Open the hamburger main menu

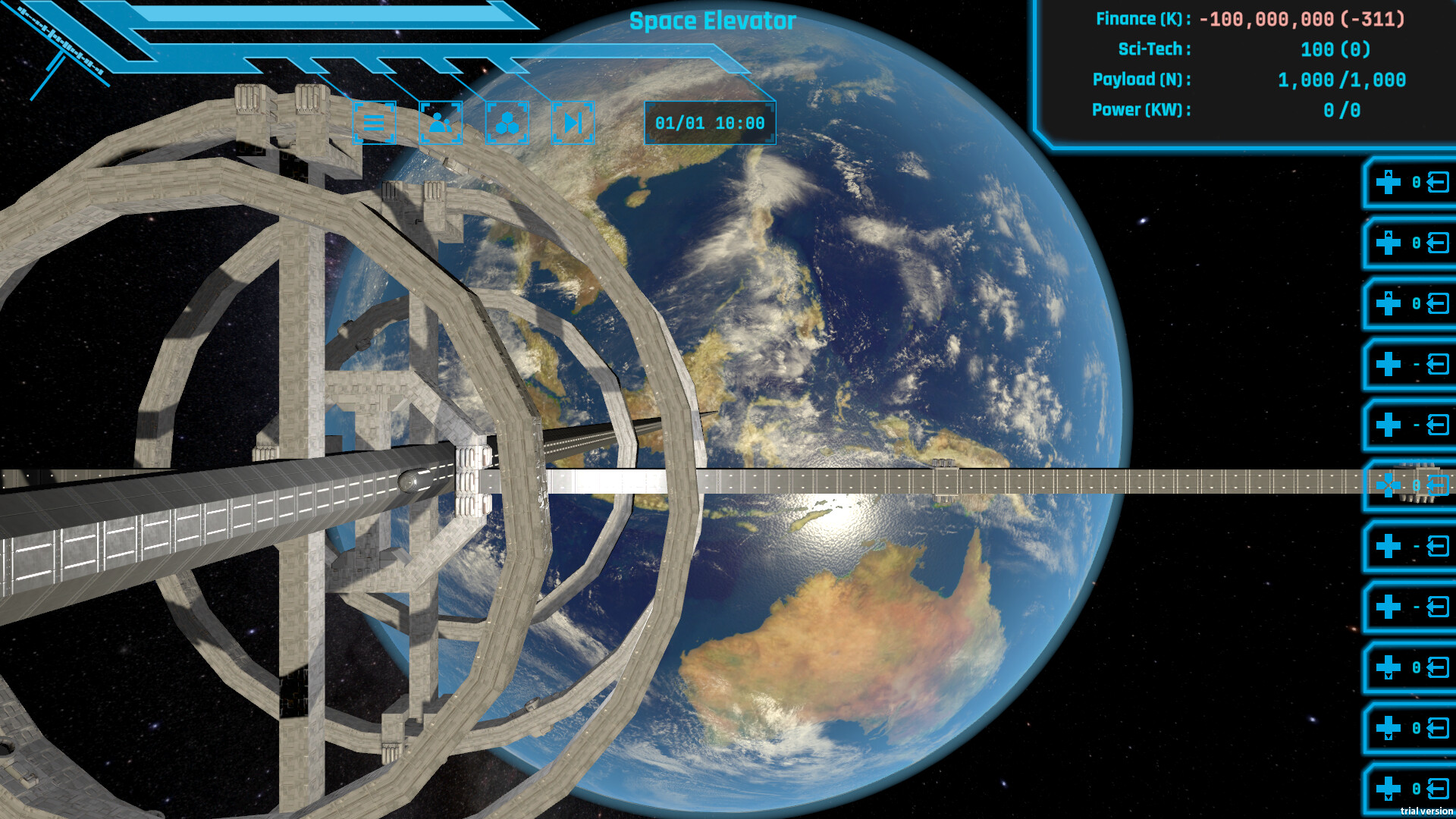[375, 121]
